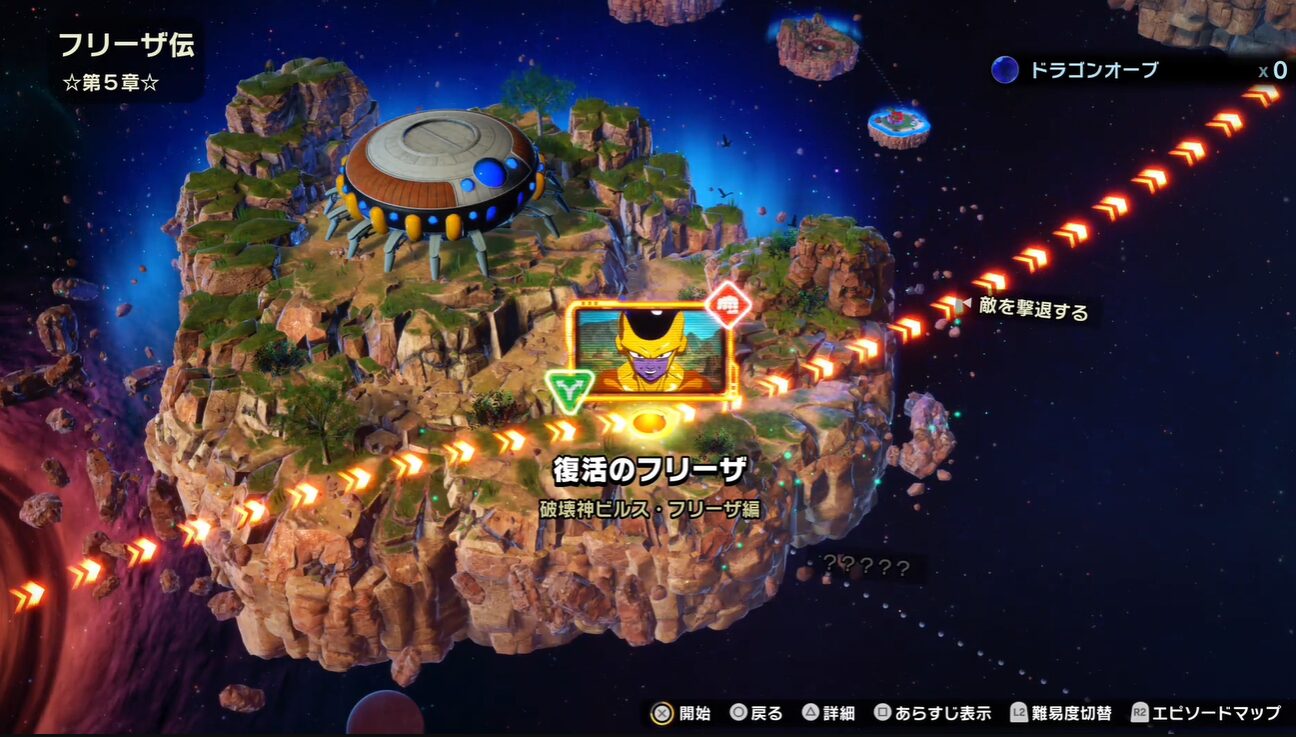The image size is (1296, 737).
Task: Choose the 敵を撃退する route label
Action: [x=1033, y=310]
